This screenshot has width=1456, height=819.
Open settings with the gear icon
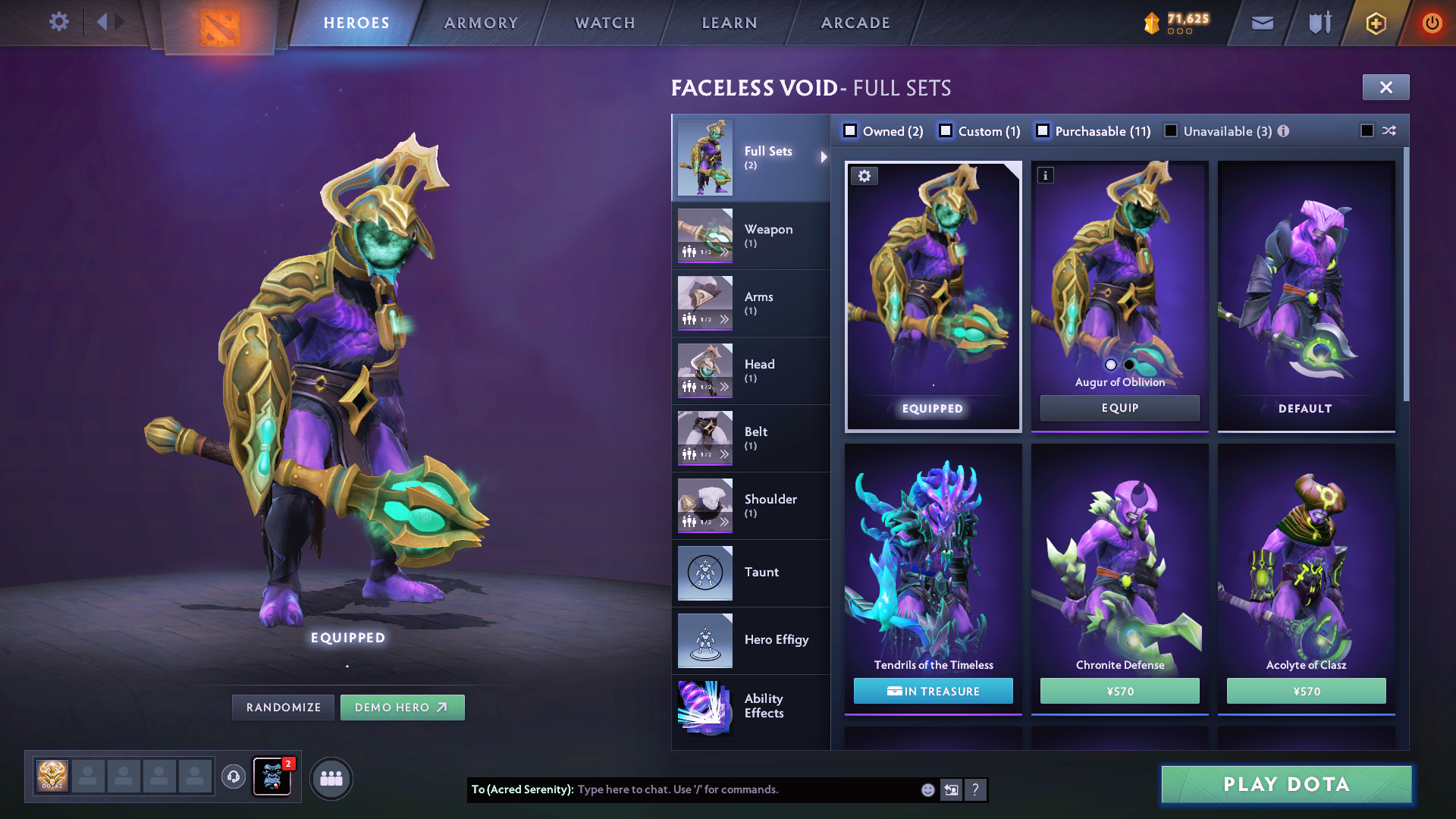pos(59,21)
